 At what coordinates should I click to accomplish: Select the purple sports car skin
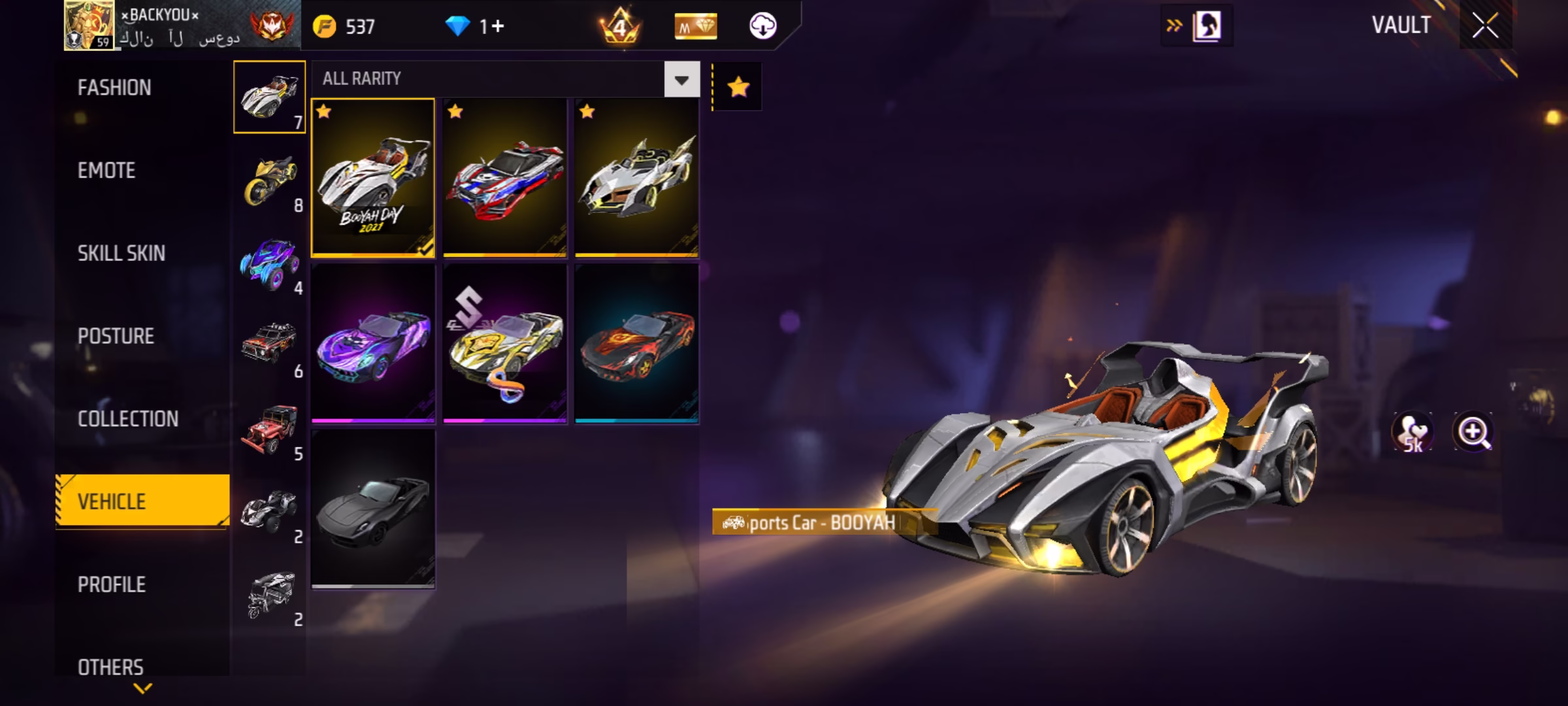[373, 344]
